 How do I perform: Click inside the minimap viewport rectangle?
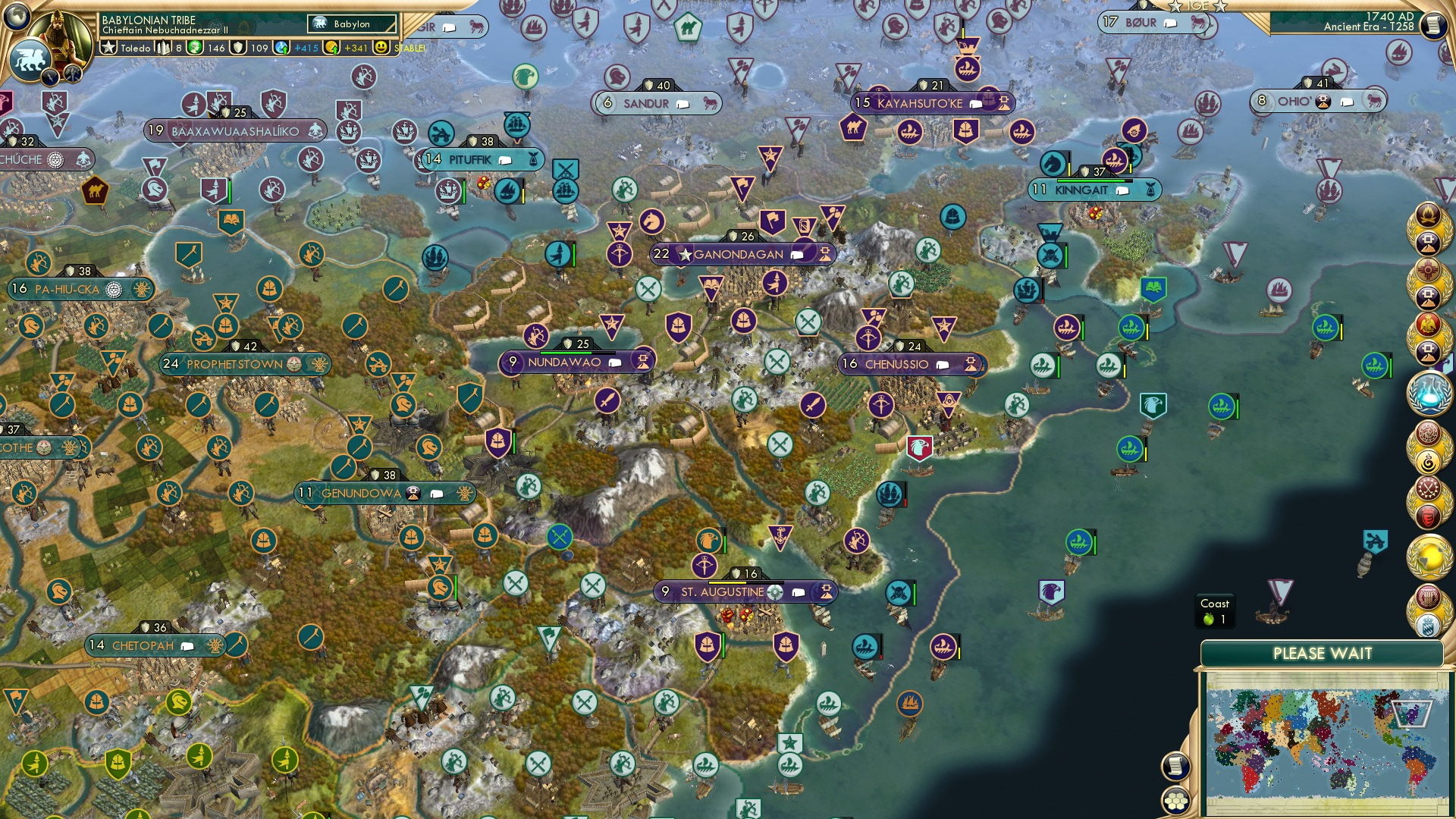click(1411, 714)
